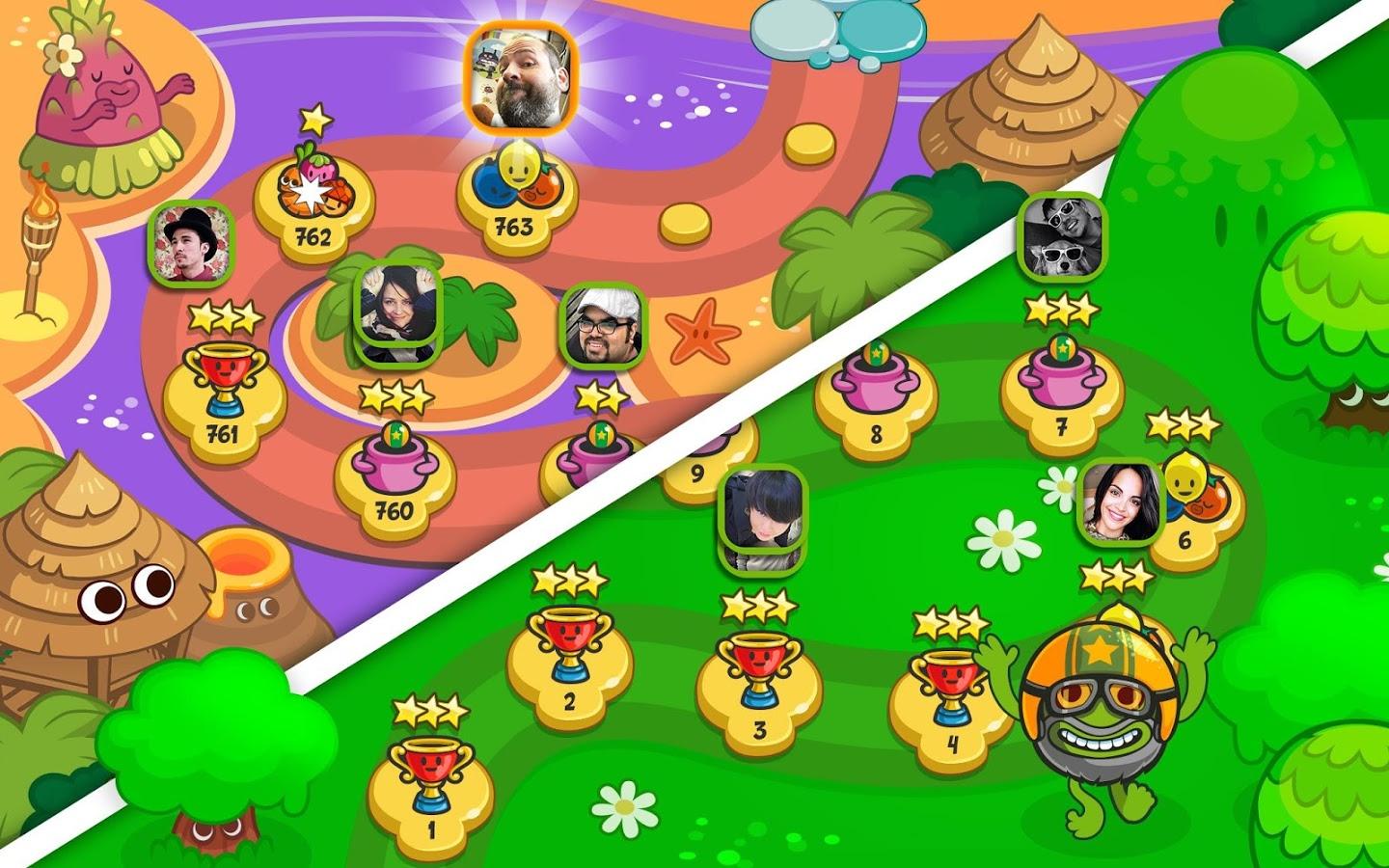Select friend avatar on the palm island
The height and width of the screenshot is (868, 1389).
[x=399, y=307]
